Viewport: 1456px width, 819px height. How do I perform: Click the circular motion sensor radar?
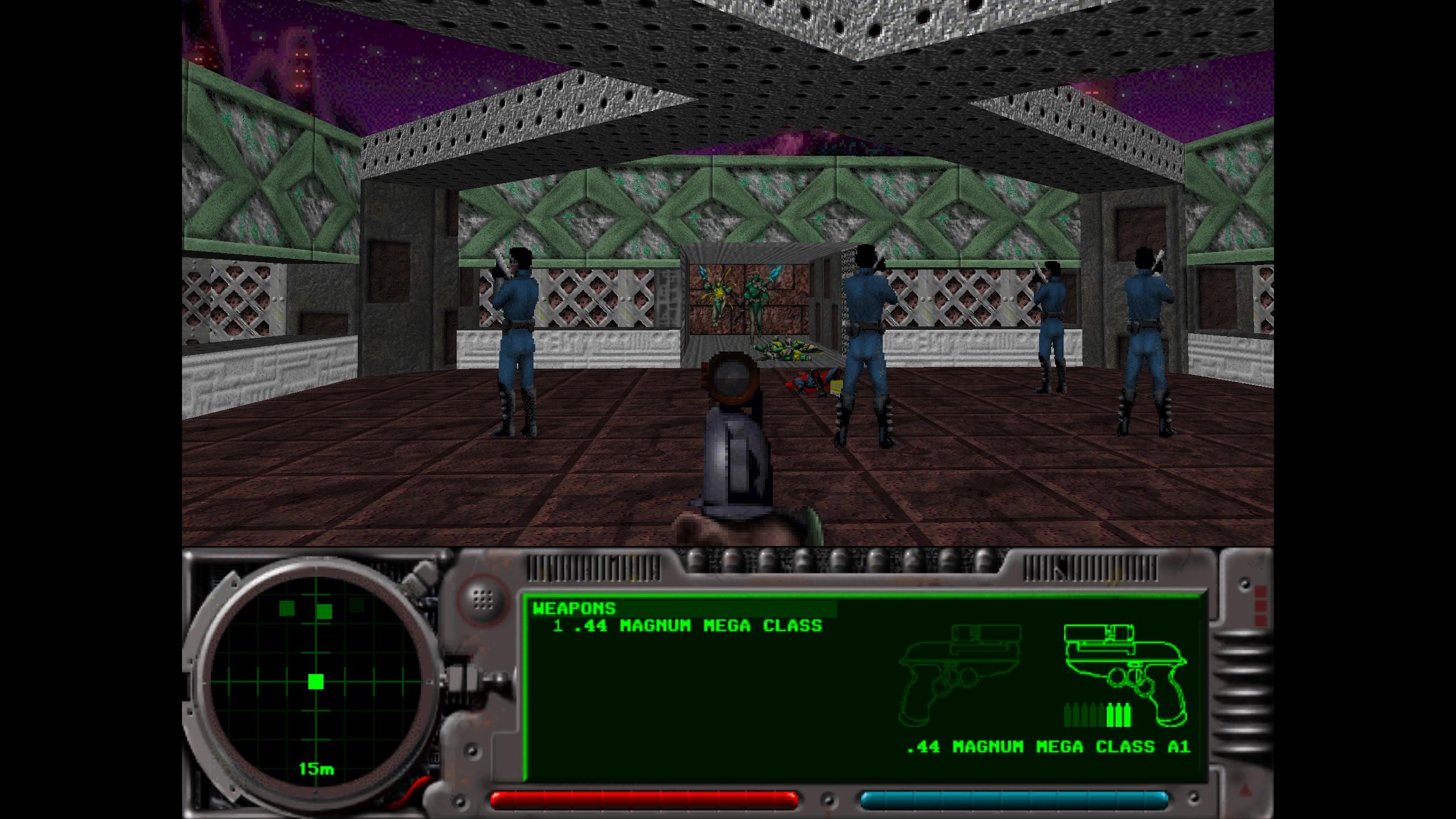coord(316,681)
